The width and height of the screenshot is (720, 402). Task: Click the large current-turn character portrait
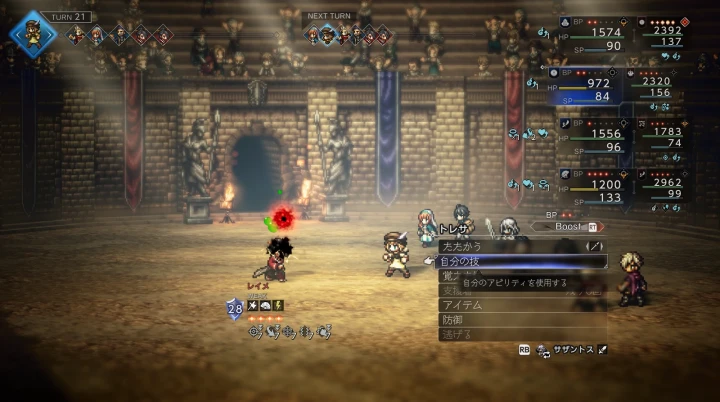33,33
